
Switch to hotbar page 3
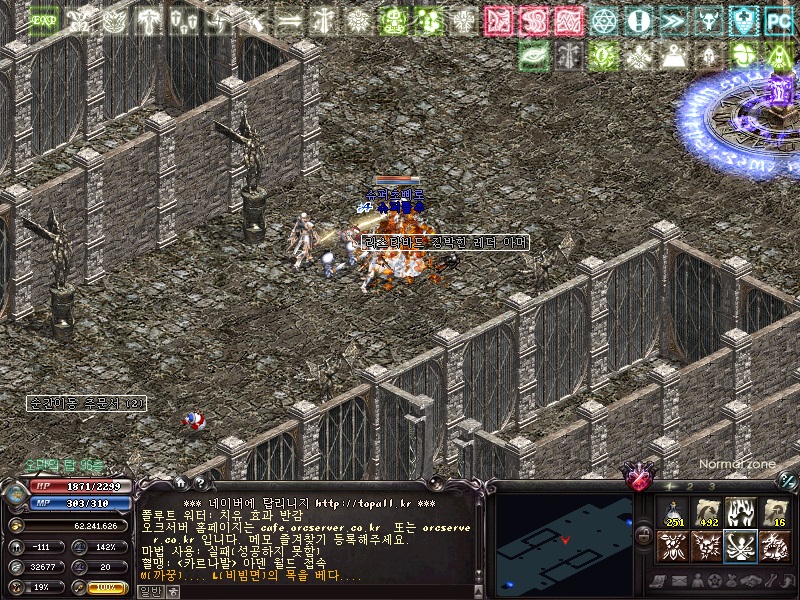(711, 485)
